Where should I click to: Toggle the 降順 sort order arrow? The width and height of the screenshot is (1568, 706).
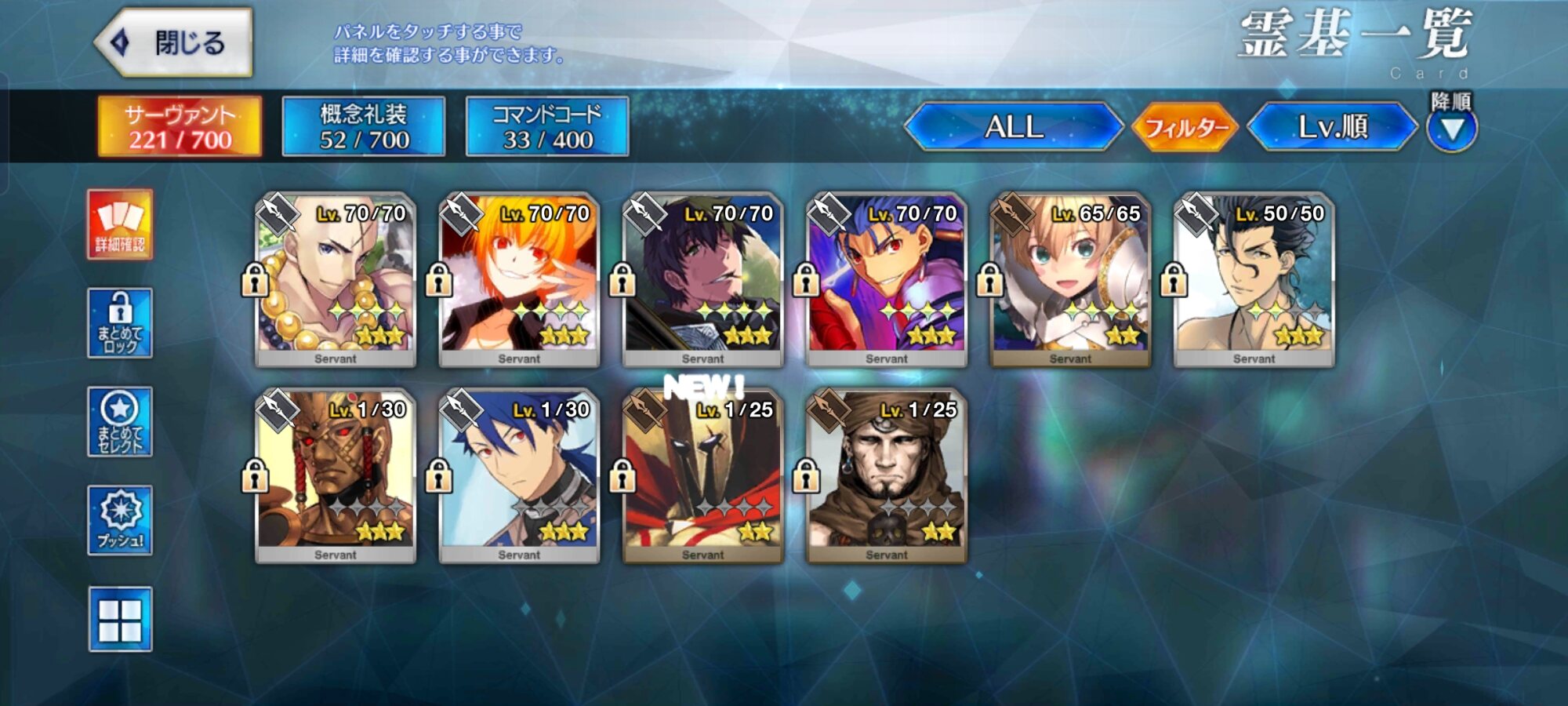[1451, 128]
